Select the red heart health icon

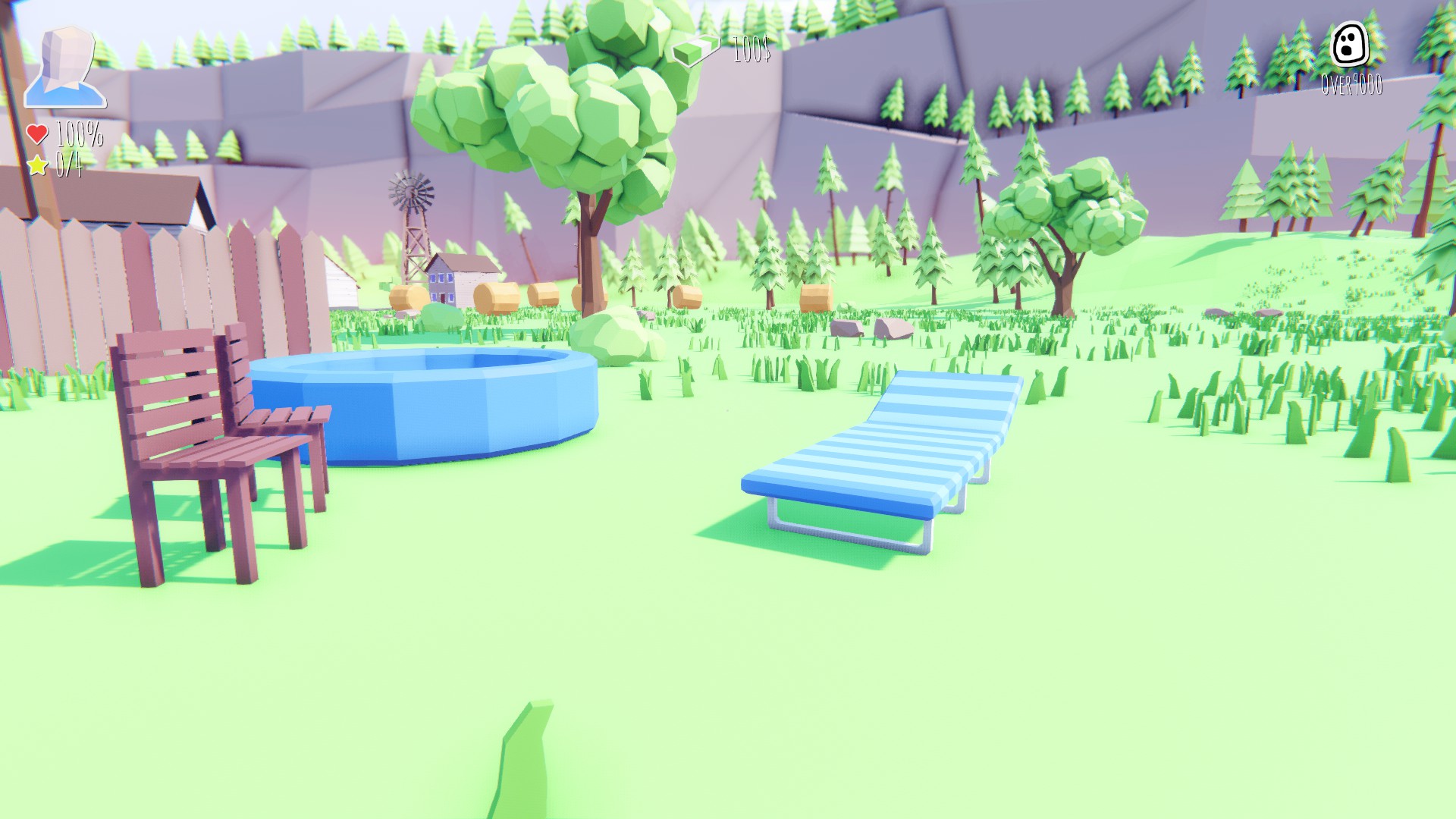coord(36,133)
